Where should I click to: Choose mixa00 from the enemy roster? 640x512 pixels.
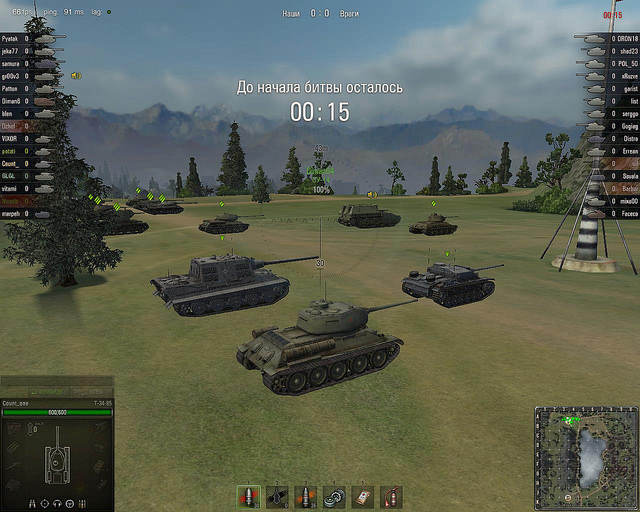click(627, 201)
